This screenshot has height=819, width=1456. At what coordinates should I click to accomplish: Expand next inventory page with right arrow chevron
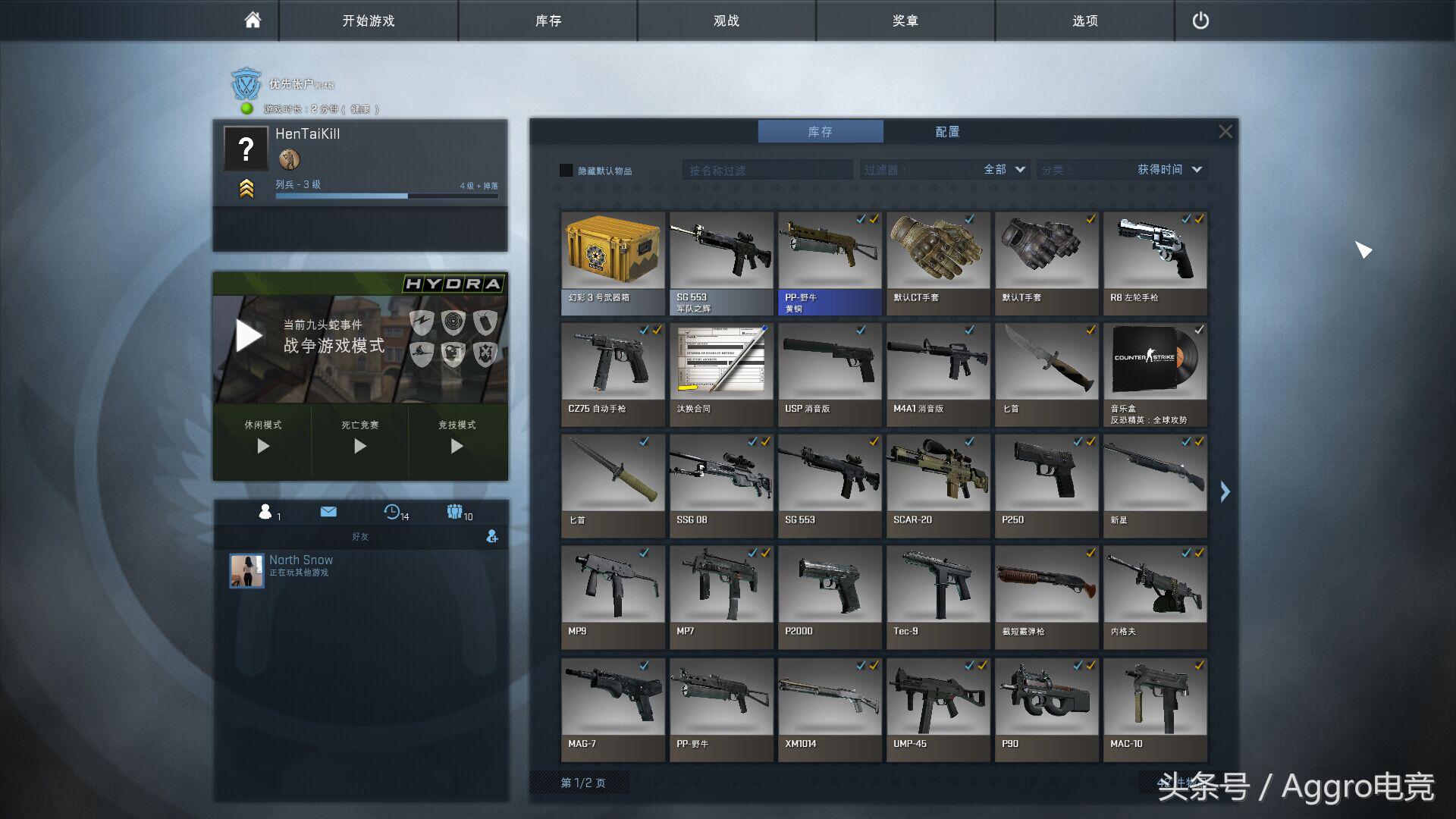(1225, 492)
